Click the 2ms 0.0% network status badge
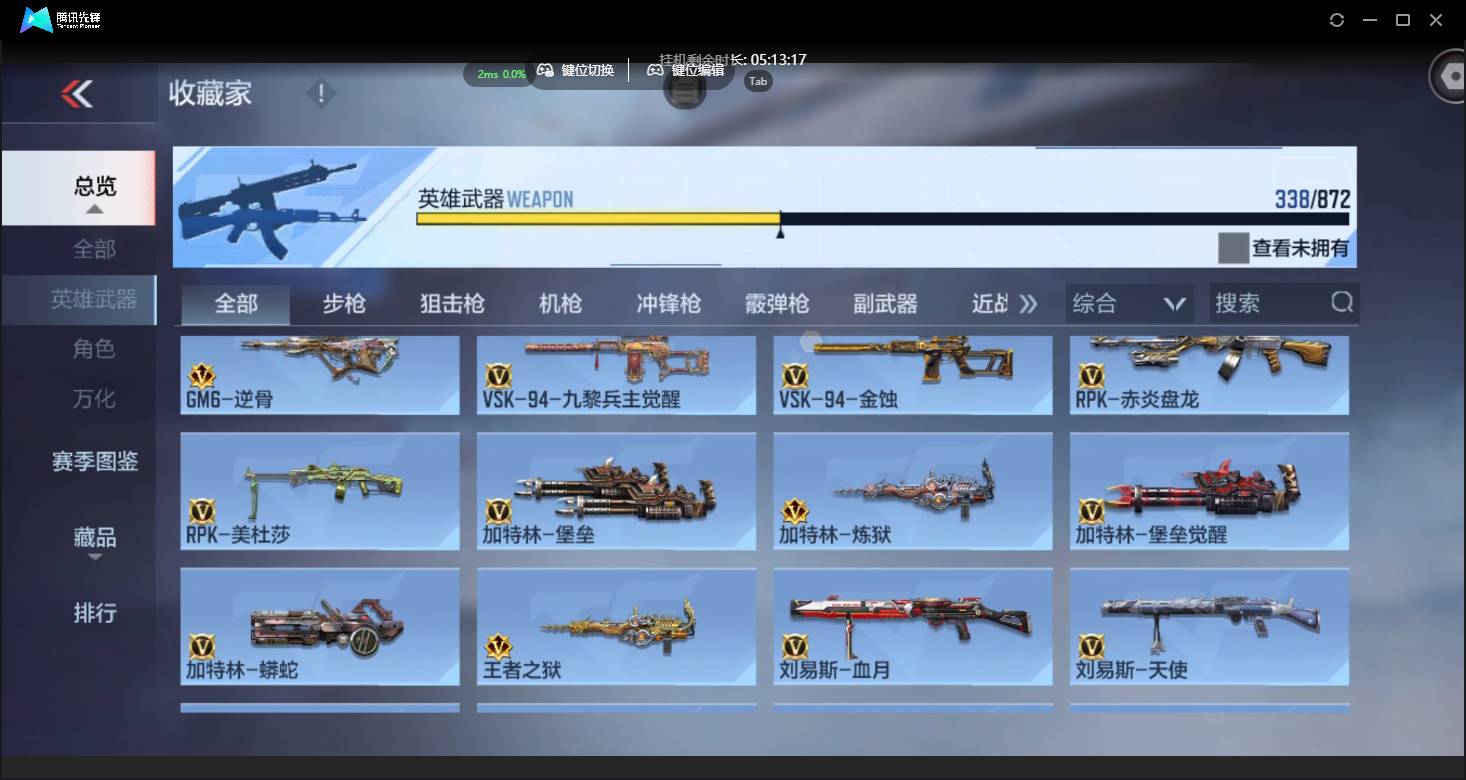Screen dimensions: 1466x780 click(498, 74)
